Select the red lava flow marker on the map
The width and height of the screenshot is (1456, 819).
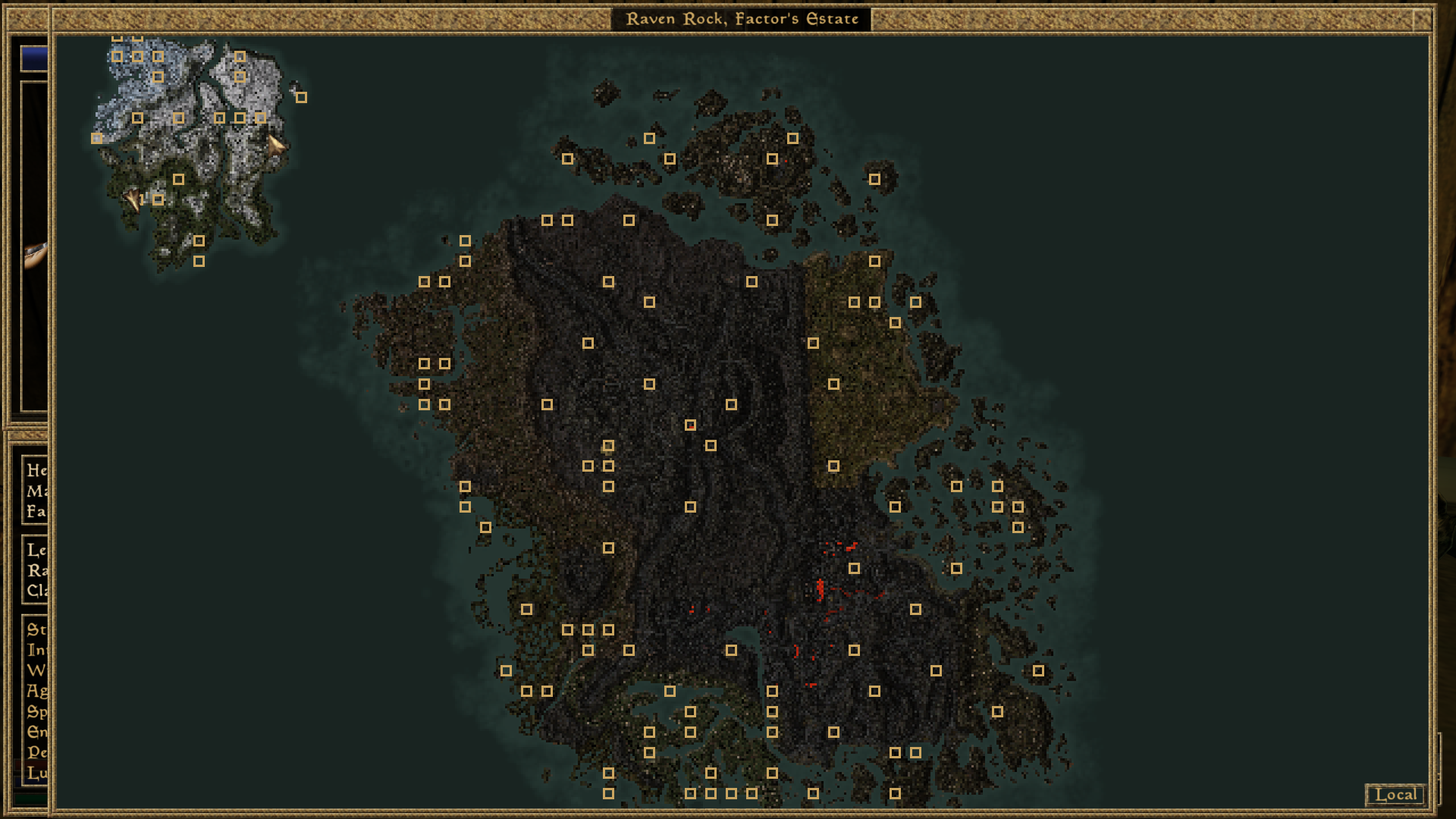[820, 588]
